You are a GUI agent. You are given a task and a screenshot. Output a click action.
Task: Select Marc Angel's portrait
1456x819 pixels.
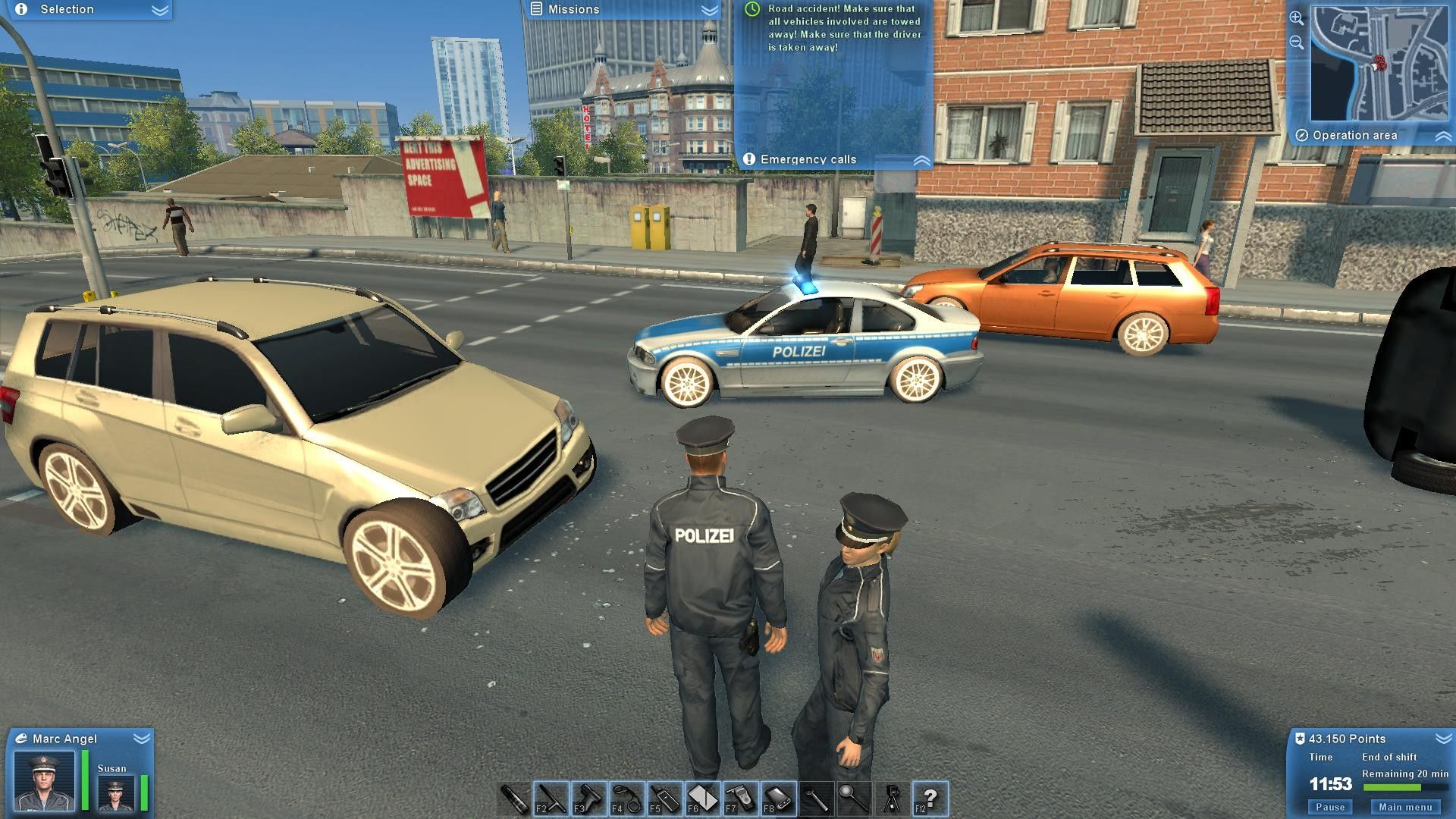[44, 781]
